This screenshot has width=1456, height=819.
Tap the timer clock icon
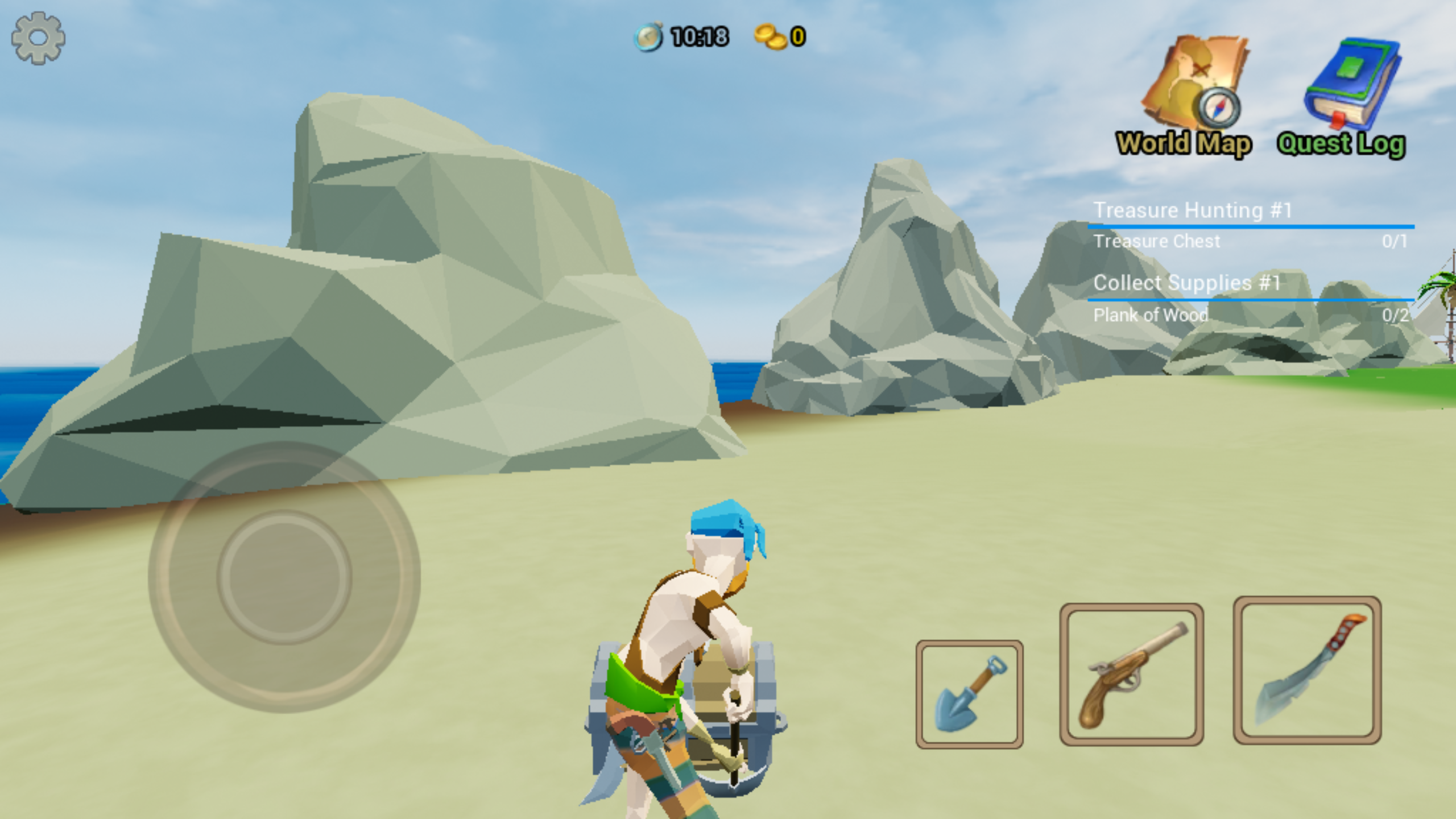point(648,37)
